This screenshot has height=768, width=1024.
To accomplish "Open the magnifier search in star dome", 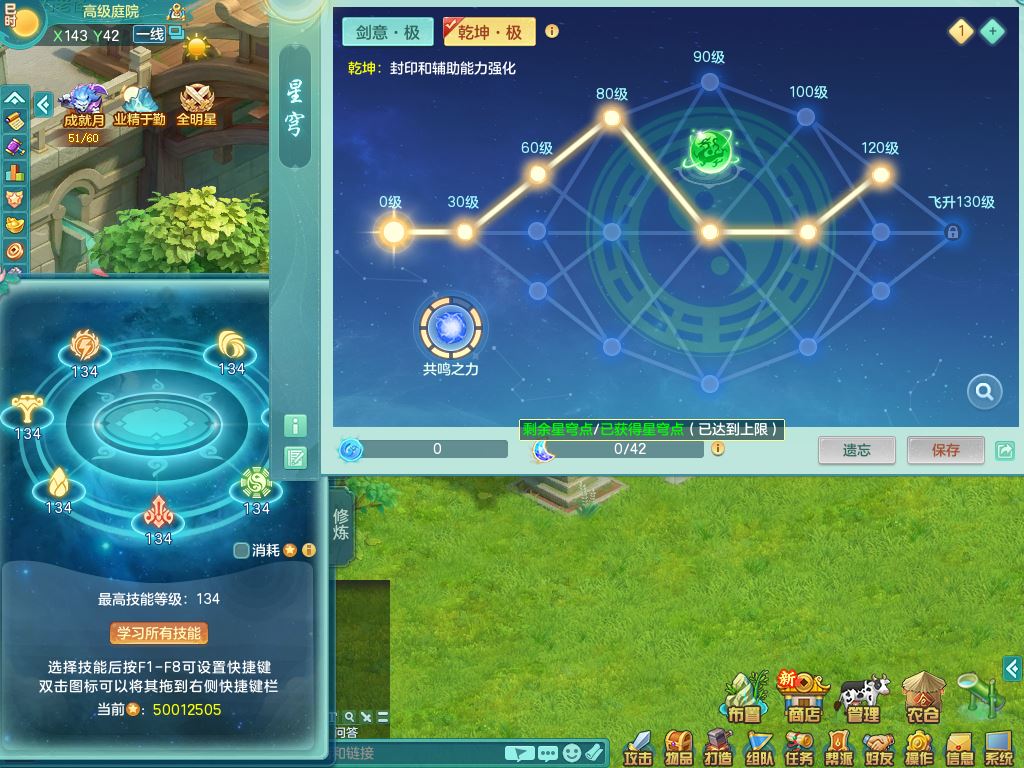I will 984,392.
